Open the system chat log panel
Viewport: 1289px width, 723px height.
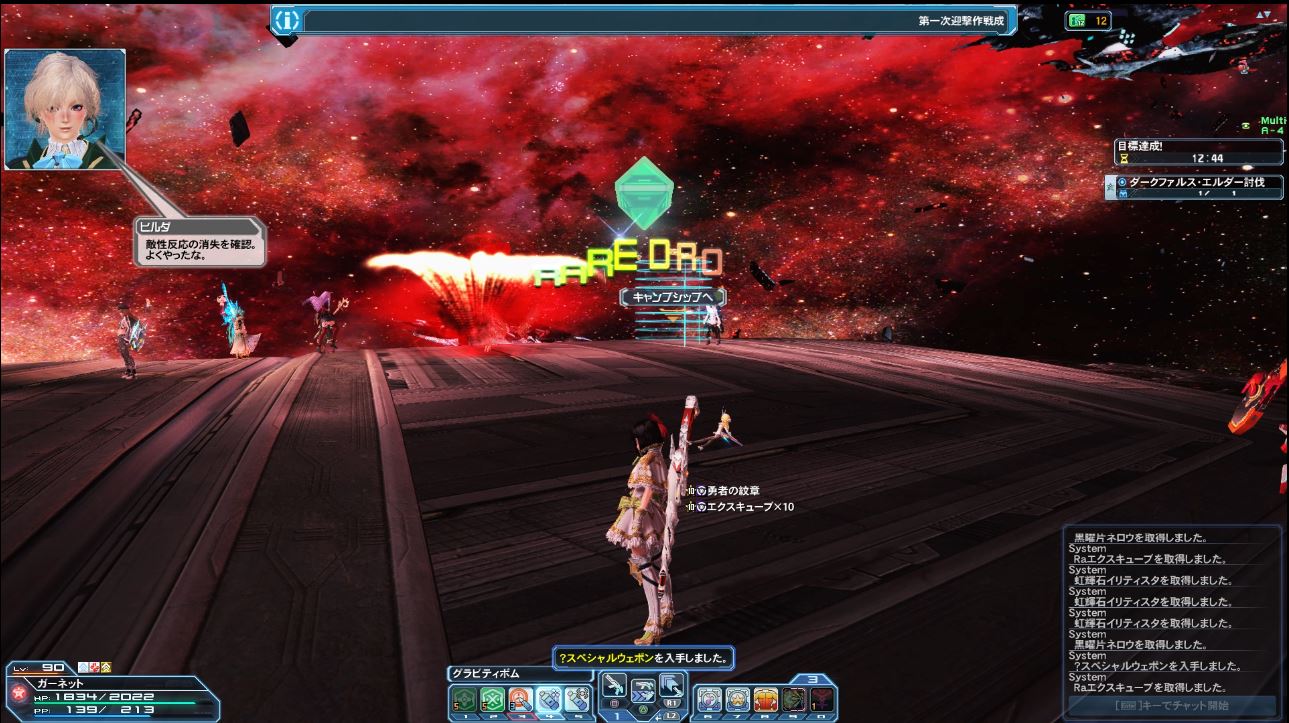click(1172, 611)
